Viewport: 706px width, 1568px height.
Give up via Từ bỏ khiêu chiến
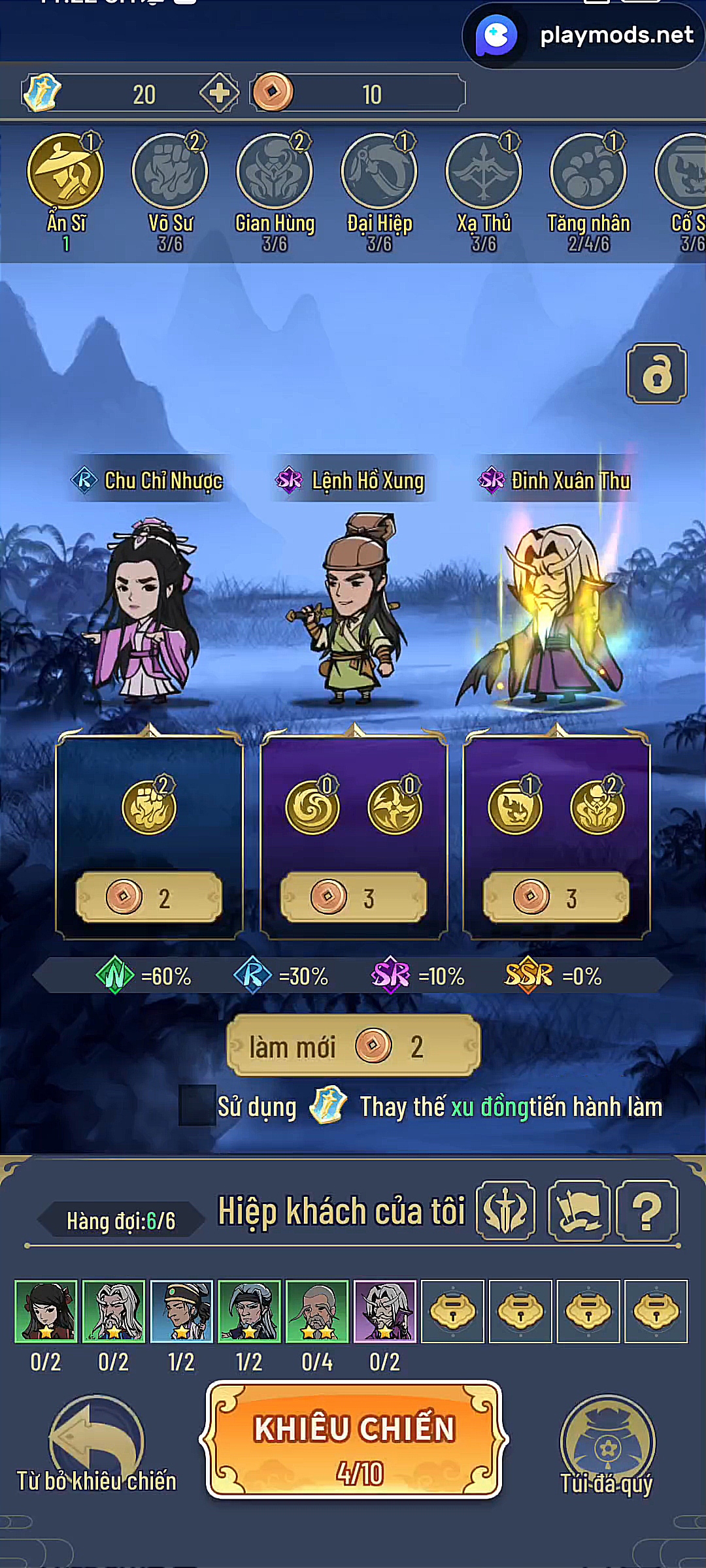[97, 1444]
